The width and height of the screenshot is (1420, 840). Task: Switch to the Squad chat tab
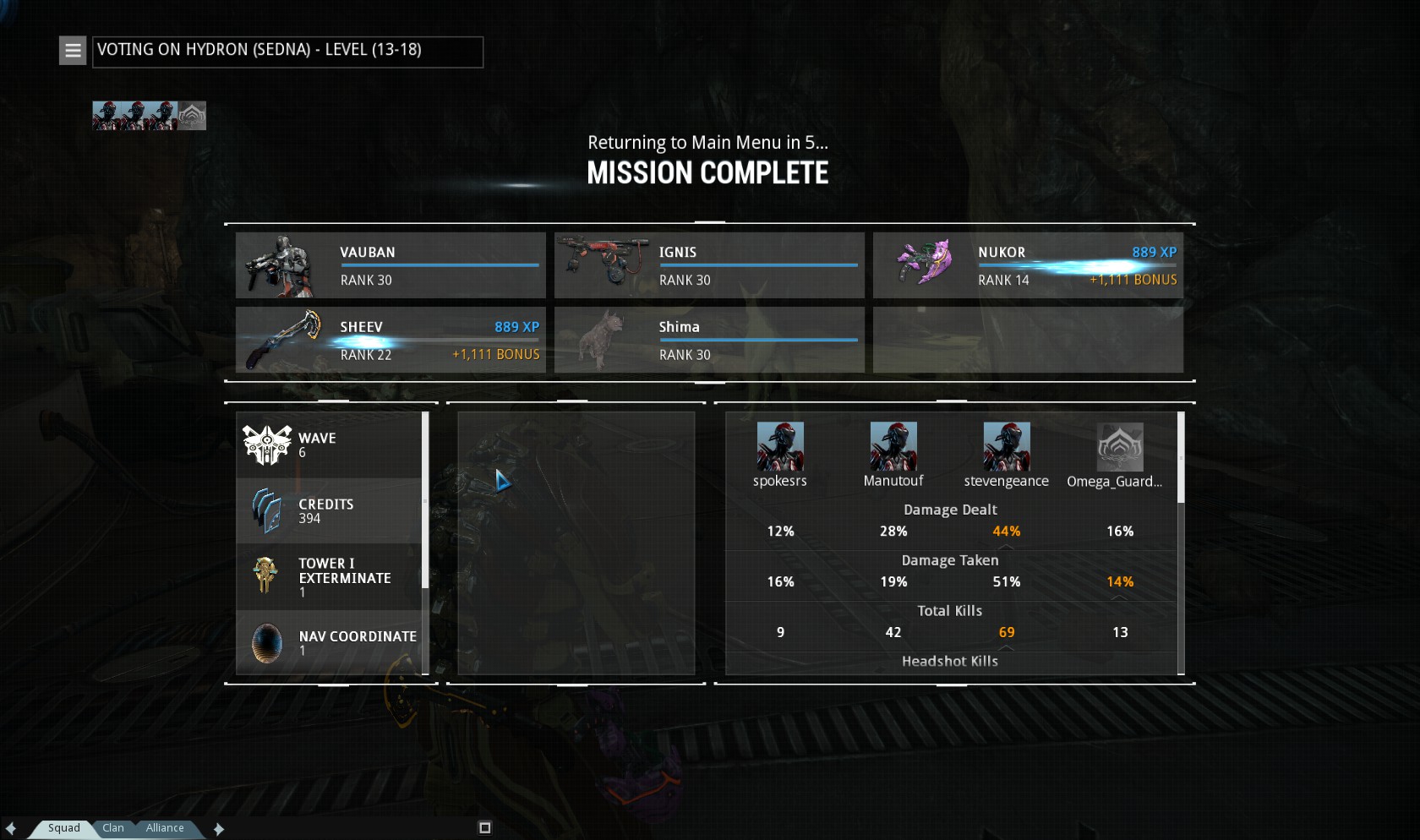click(x=63, y=828)
